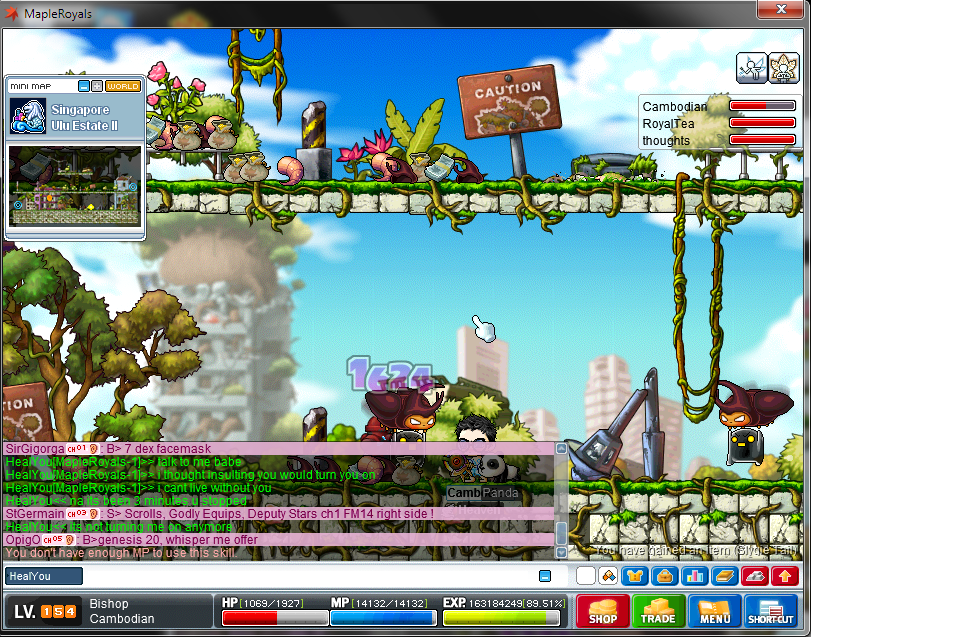Open the orange bag inventory quick button
This screenshot has width=960, height=637.
click(664, 576)
